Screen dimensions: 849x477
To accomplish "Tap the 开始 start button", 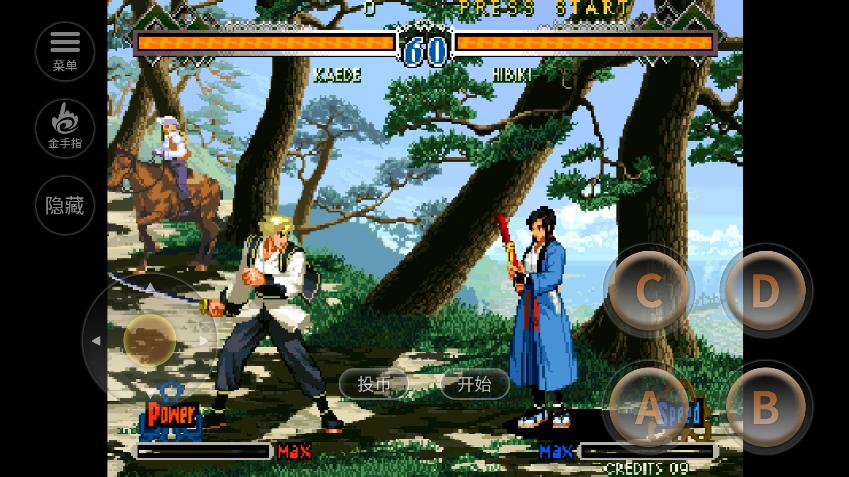I will coord(474,384).
